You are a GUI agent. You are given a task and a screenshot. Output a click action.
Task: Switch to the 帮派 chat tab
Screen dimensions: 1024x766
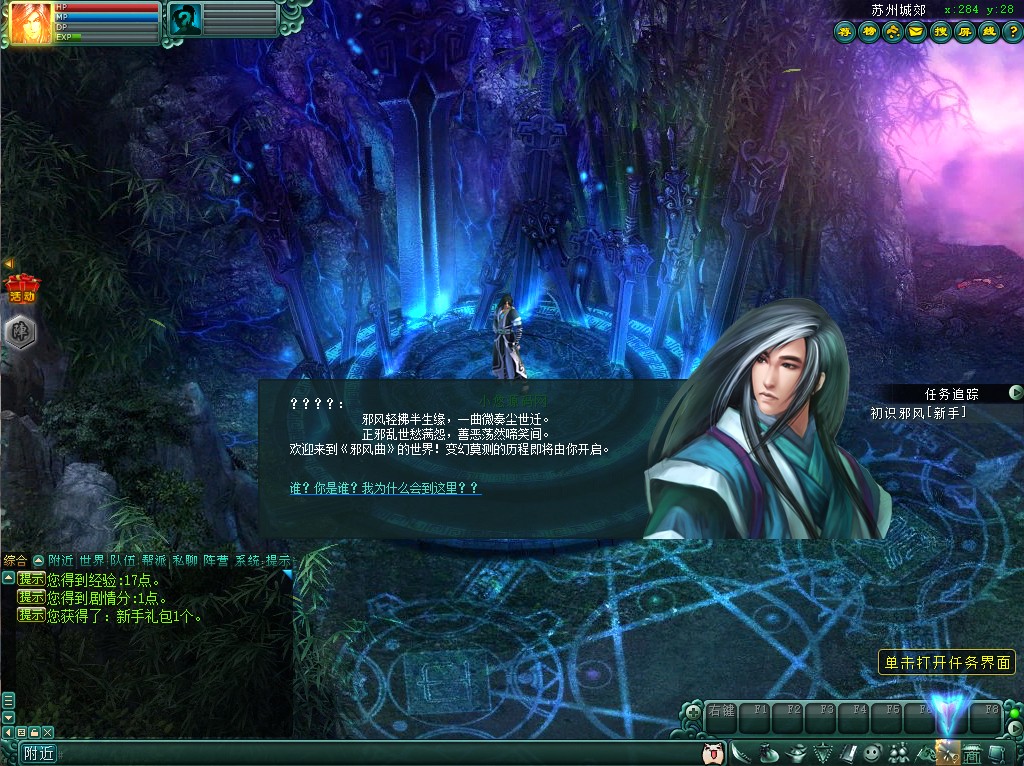154,561
